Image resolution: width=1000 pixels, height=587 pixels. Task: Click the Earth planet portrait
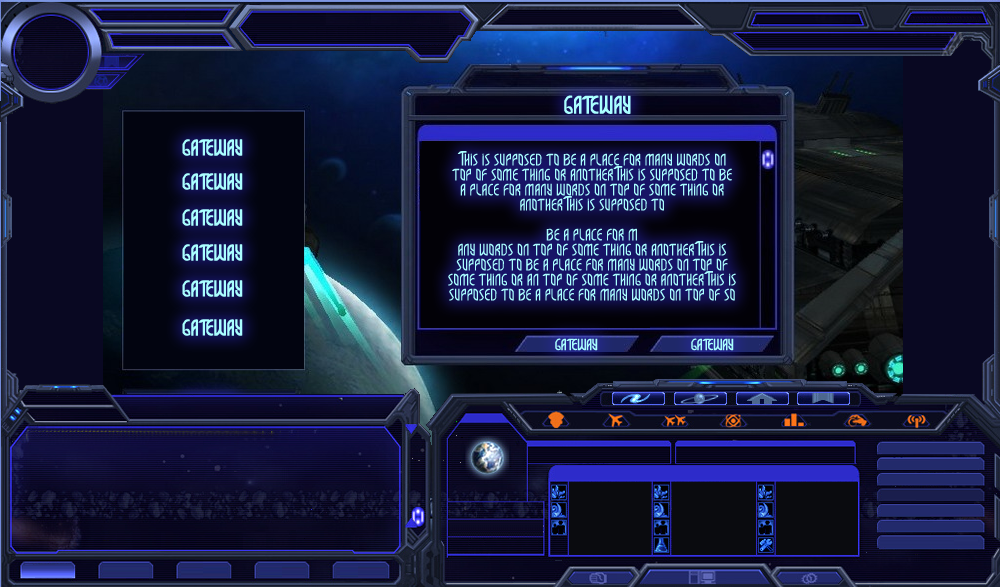click(488, 457)
